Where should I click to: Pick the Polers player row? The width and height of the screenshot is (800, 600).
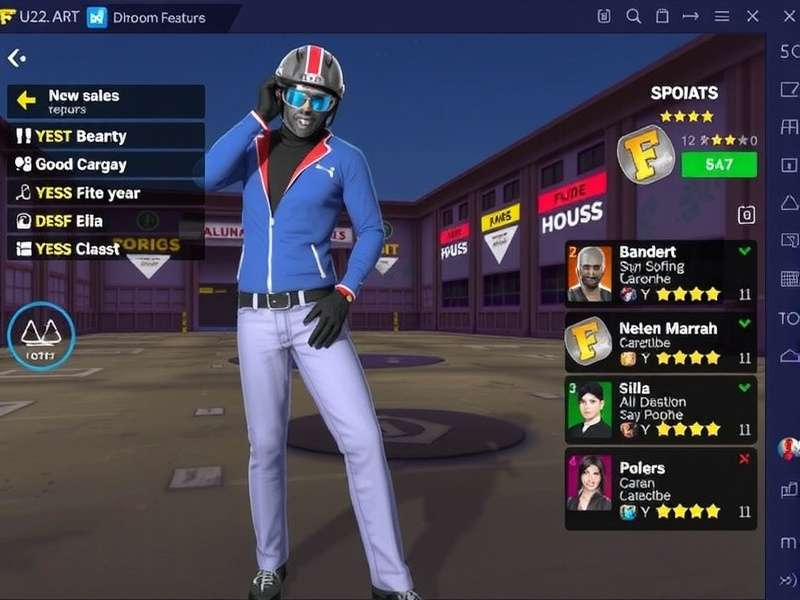point(660,489)
